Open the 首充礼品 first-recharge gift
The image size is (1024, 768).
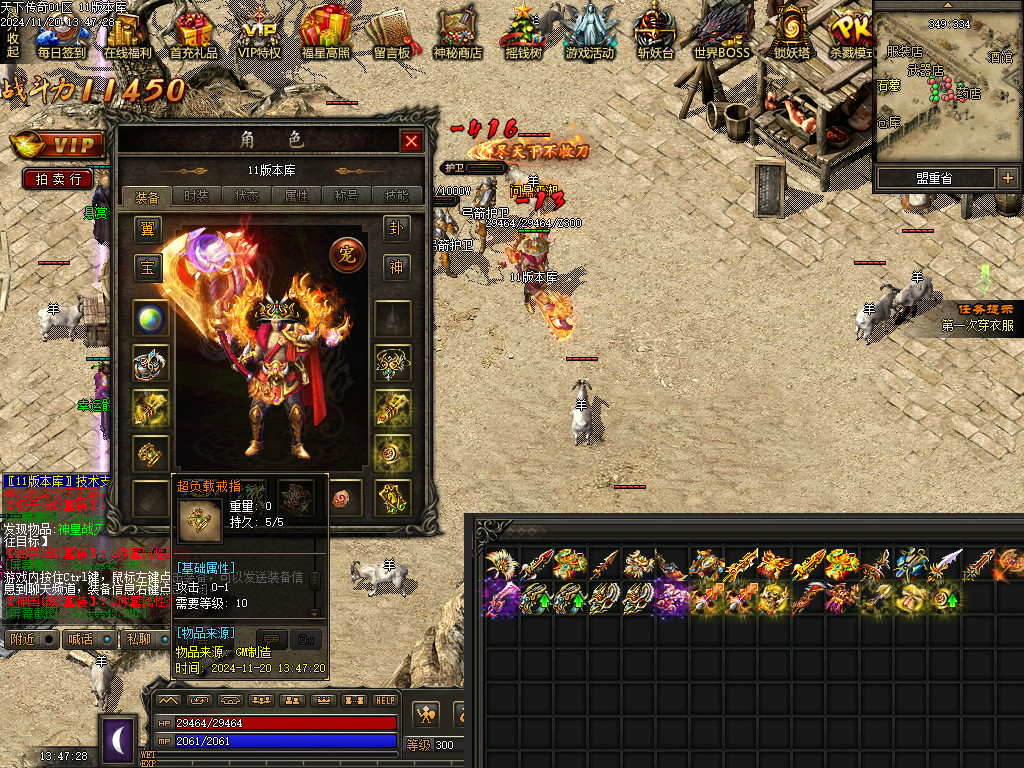coord(194,34)
